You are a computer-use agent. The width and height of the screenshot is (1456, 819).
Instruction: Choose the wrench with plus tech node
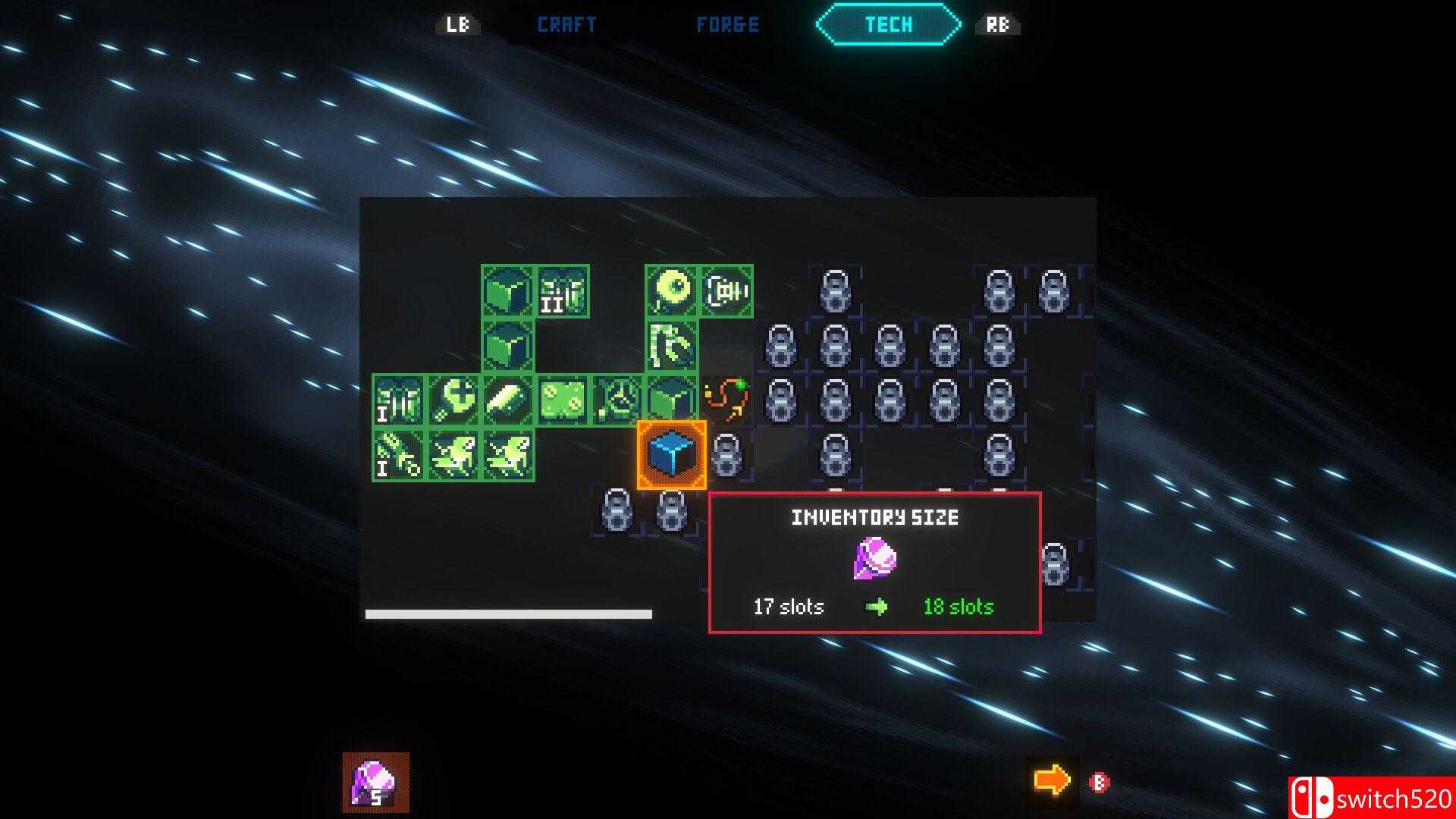[x=453, y=400]
